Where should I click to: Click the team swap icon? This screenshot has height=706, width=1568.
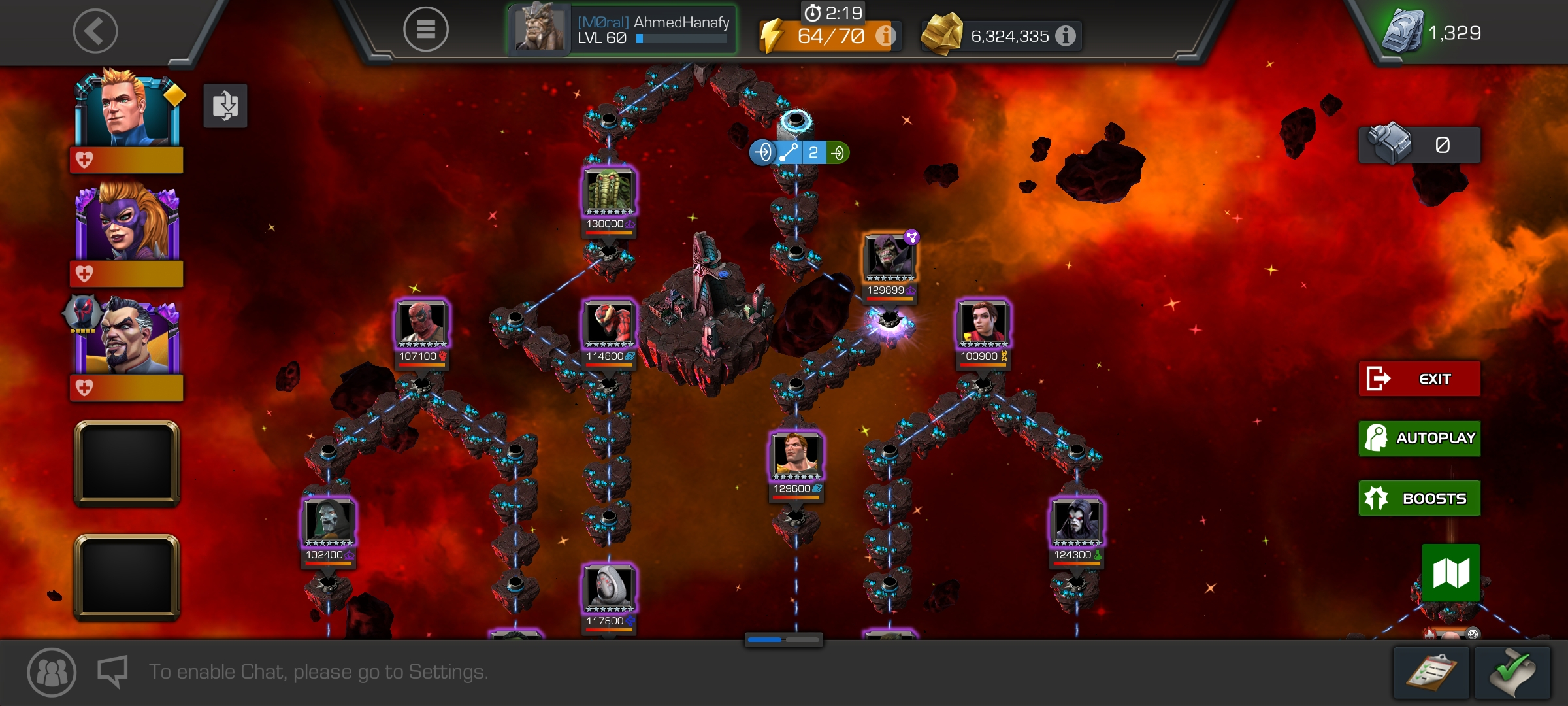pyautogui.click(x=225, y=105)
